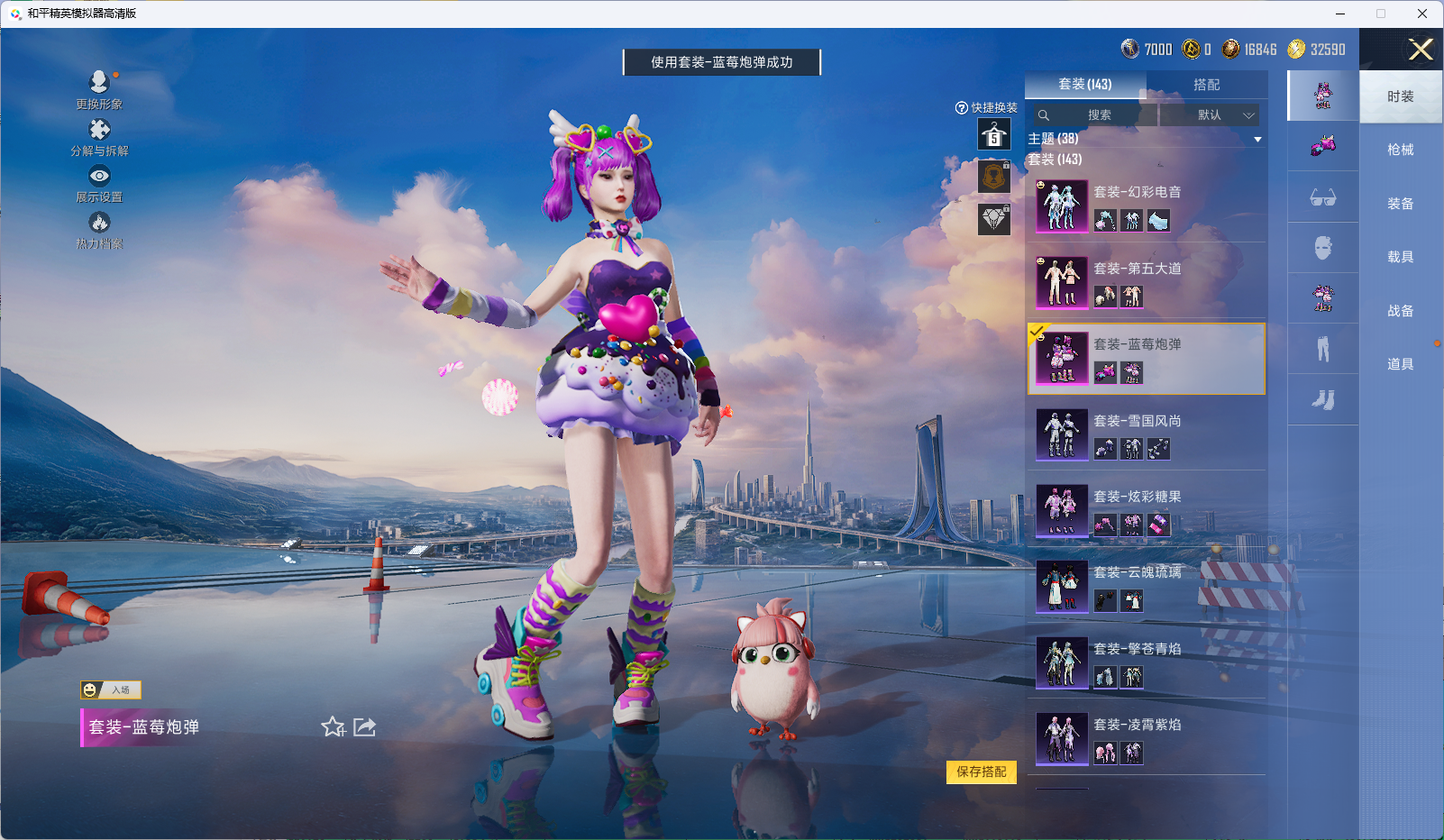Close the wardrobe with the X button
The width and height of the screenshot is (1444, 840).
tap(1421, 50)
